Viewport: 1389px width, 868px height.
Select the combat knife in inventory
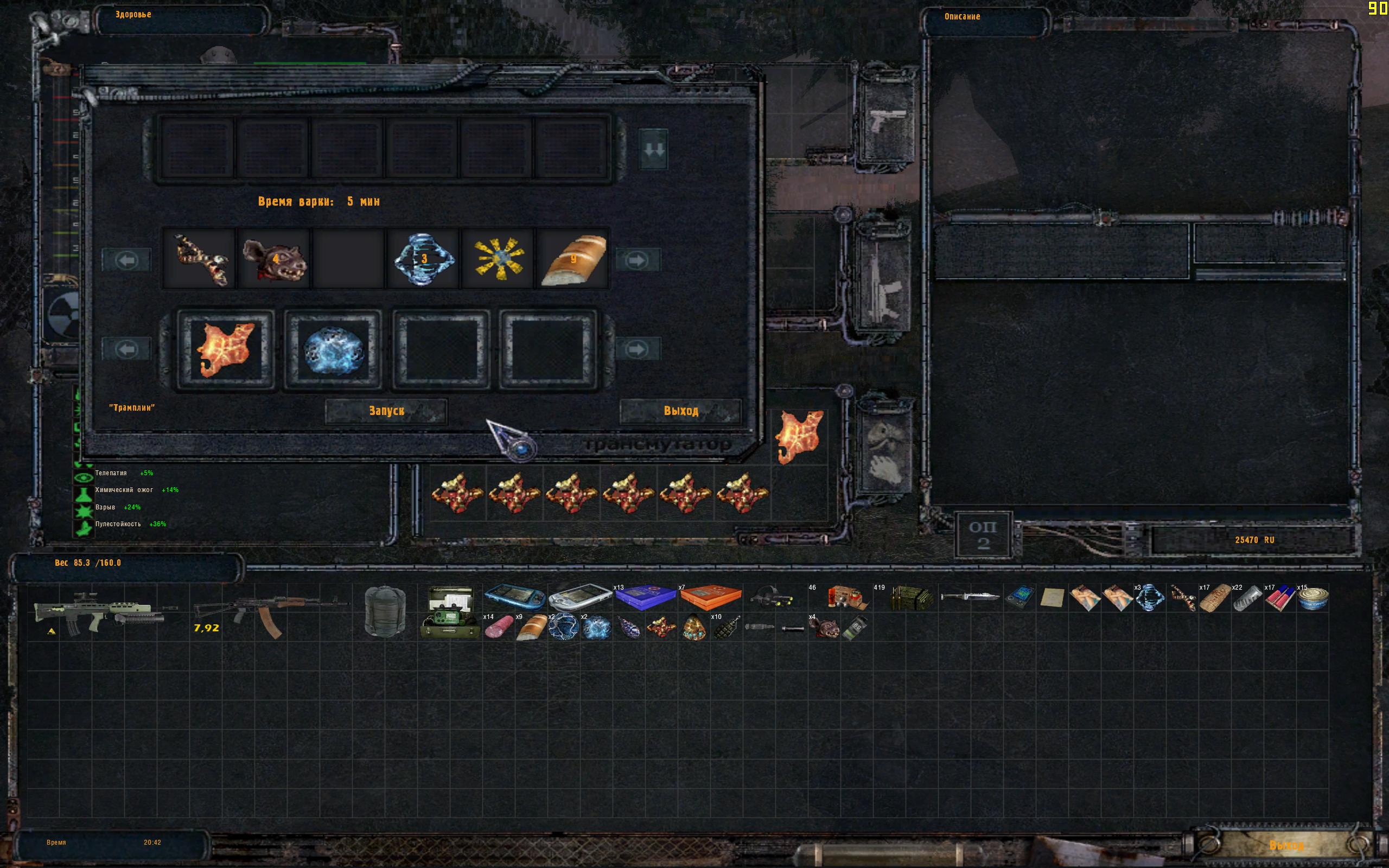click(x=971, y=597)
